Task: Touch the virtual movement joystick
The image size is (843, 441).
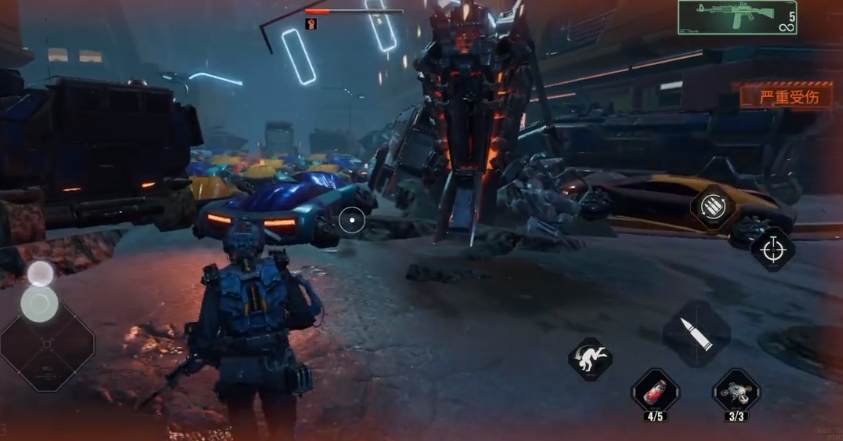Action: [40, 304]
